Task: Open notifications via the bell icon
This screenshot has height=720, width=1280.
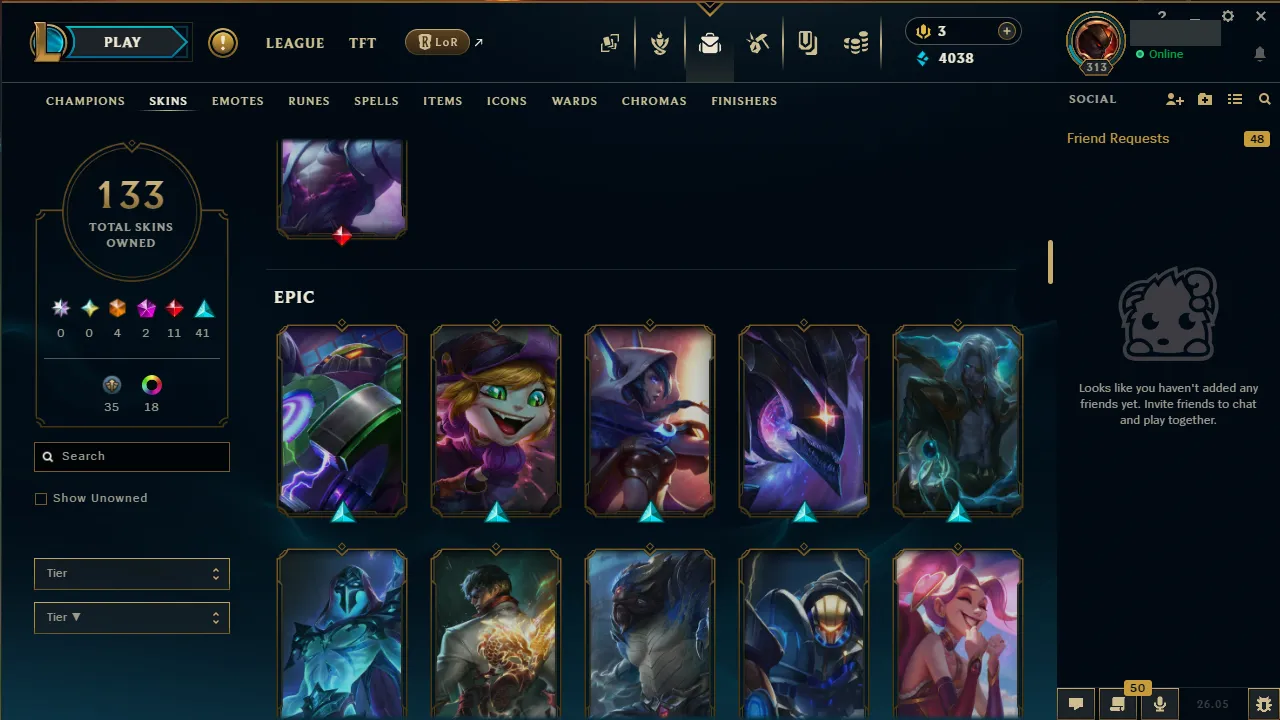Action: click(1259, 53)
